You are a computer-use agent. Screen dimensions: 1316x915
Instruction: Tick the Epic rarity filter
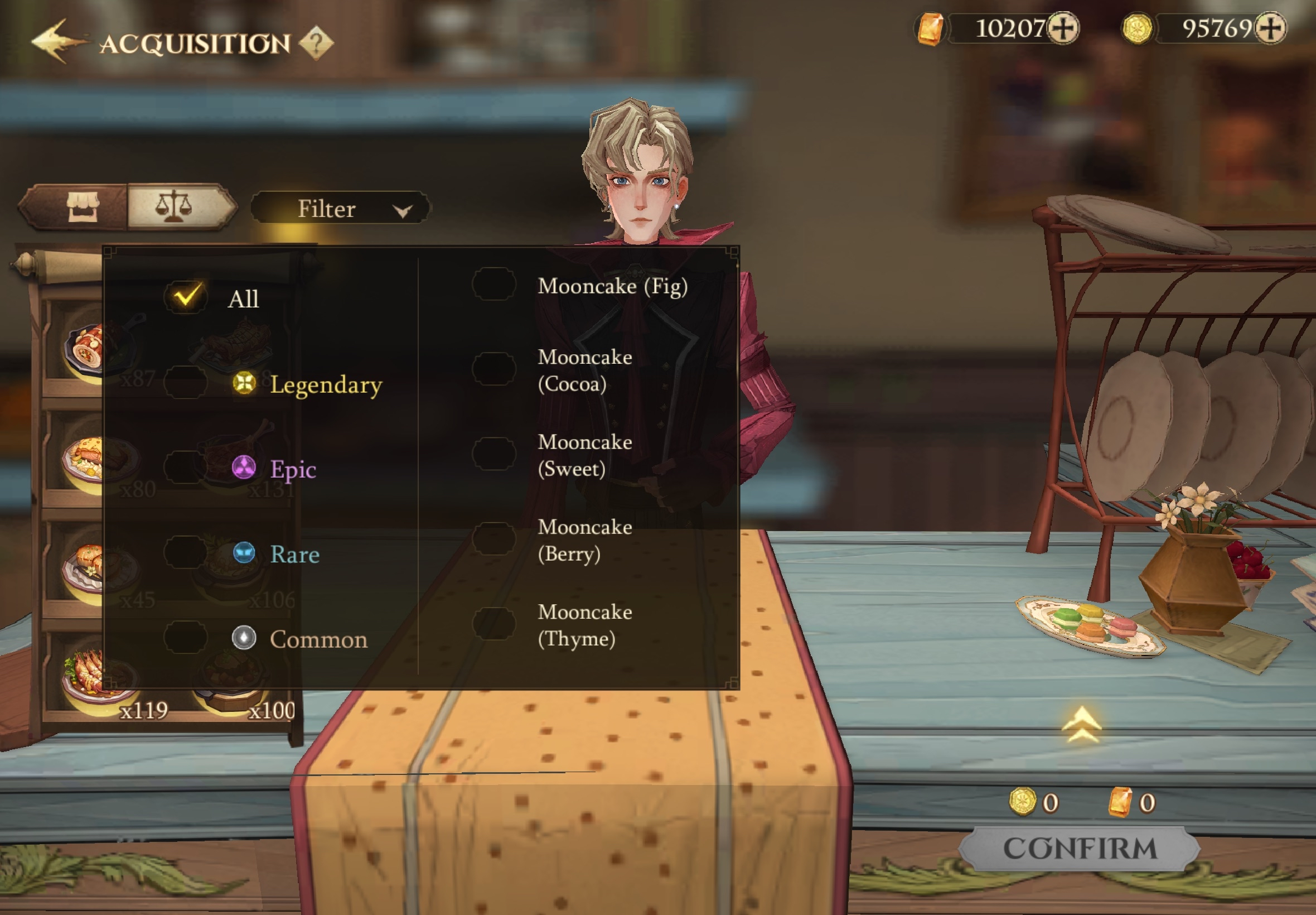186,468
